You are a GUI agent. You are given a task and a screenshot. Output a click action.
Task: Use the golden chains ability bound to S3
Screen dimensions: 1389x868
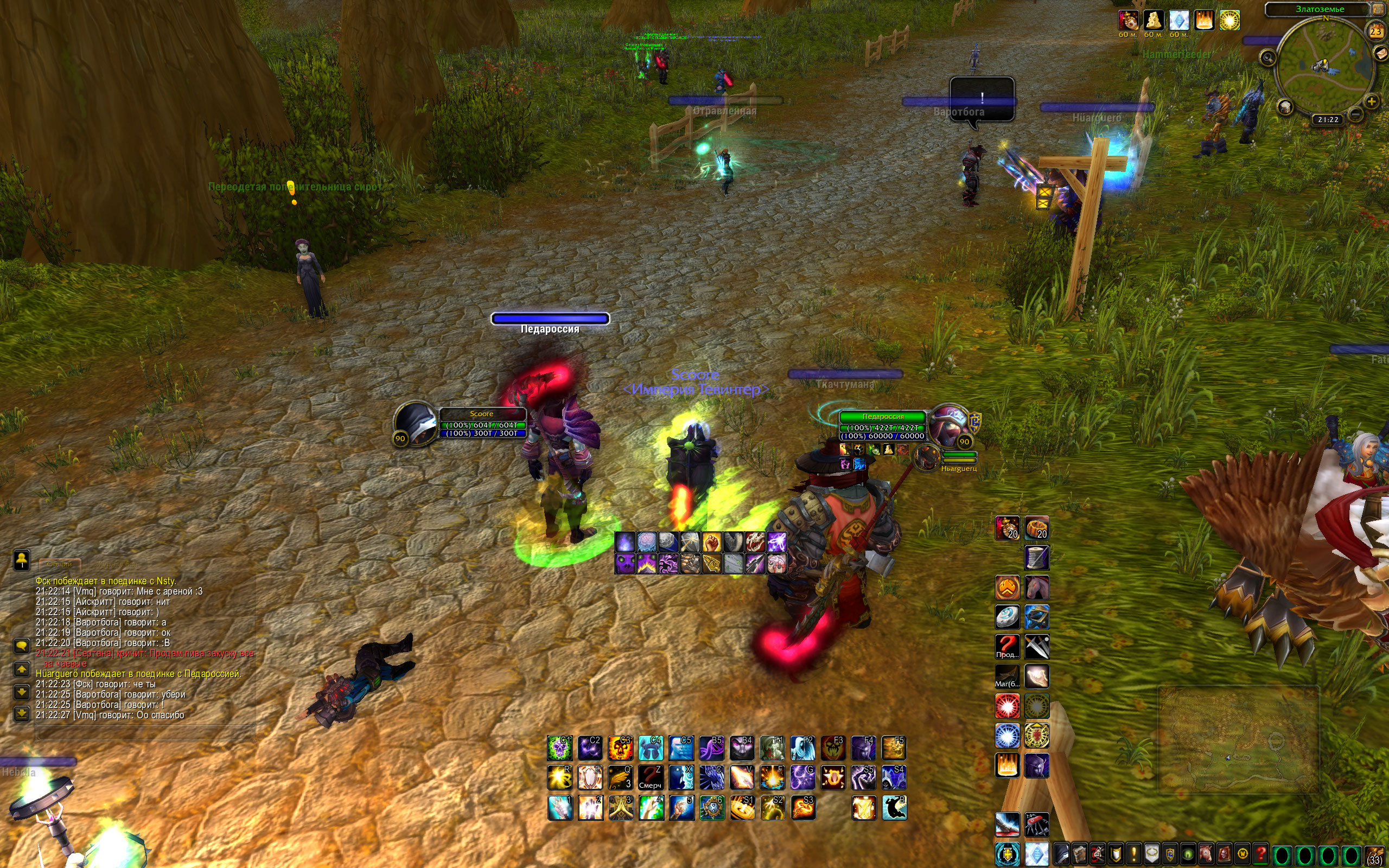coord(802,808)
